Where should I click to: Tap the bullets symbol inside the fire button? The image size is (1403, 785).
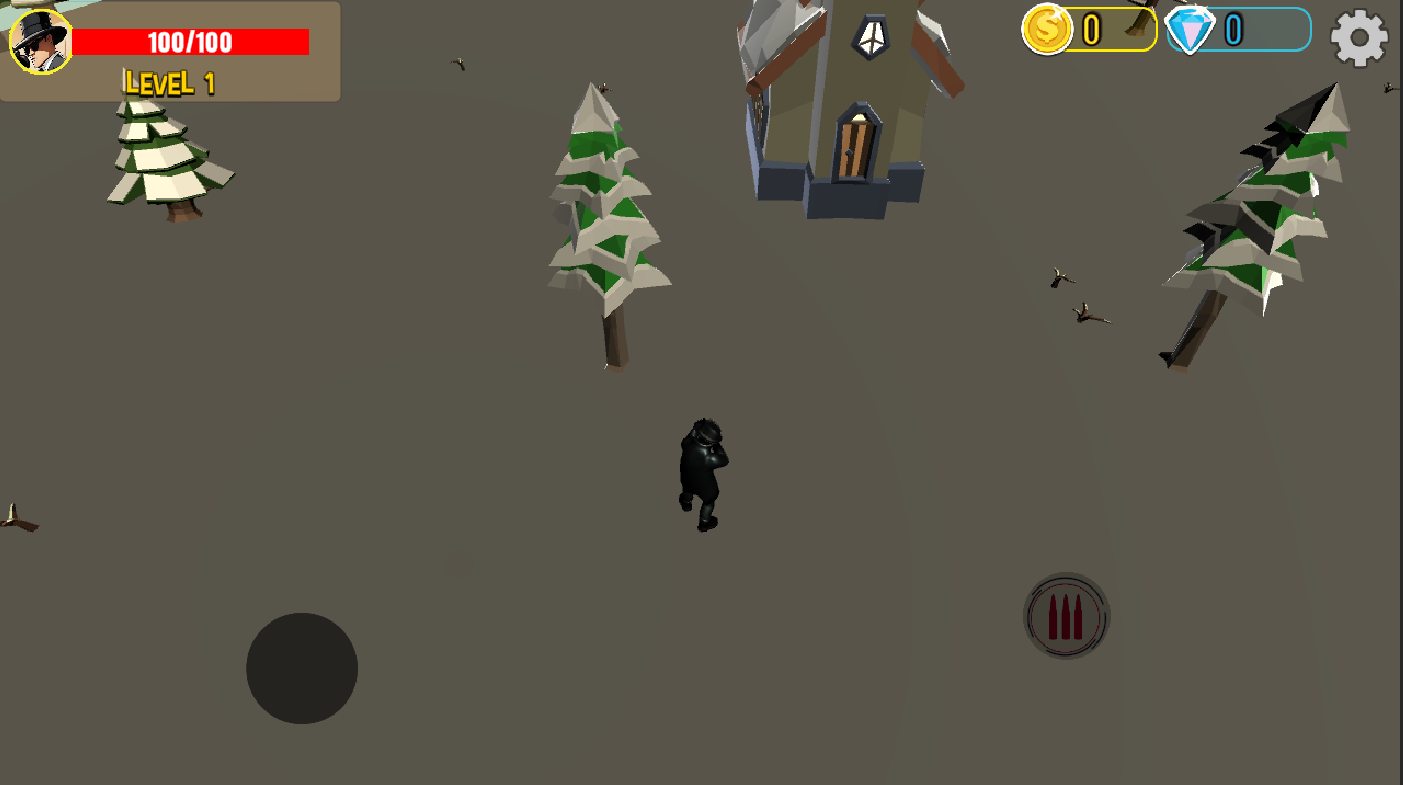tap(1066, 615)
